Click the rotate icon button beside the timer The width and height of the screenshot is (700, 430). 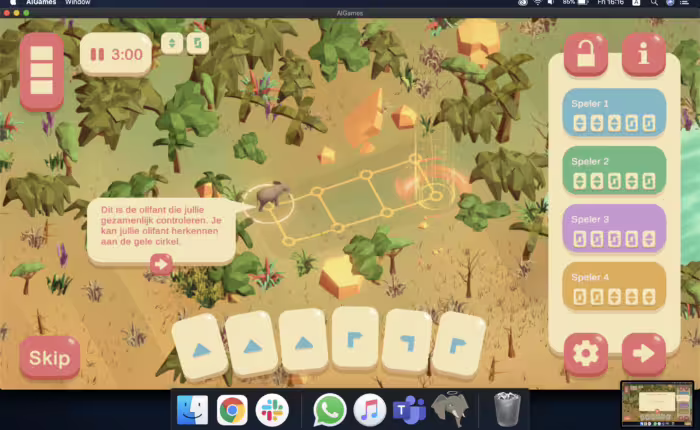pos(197,43)
